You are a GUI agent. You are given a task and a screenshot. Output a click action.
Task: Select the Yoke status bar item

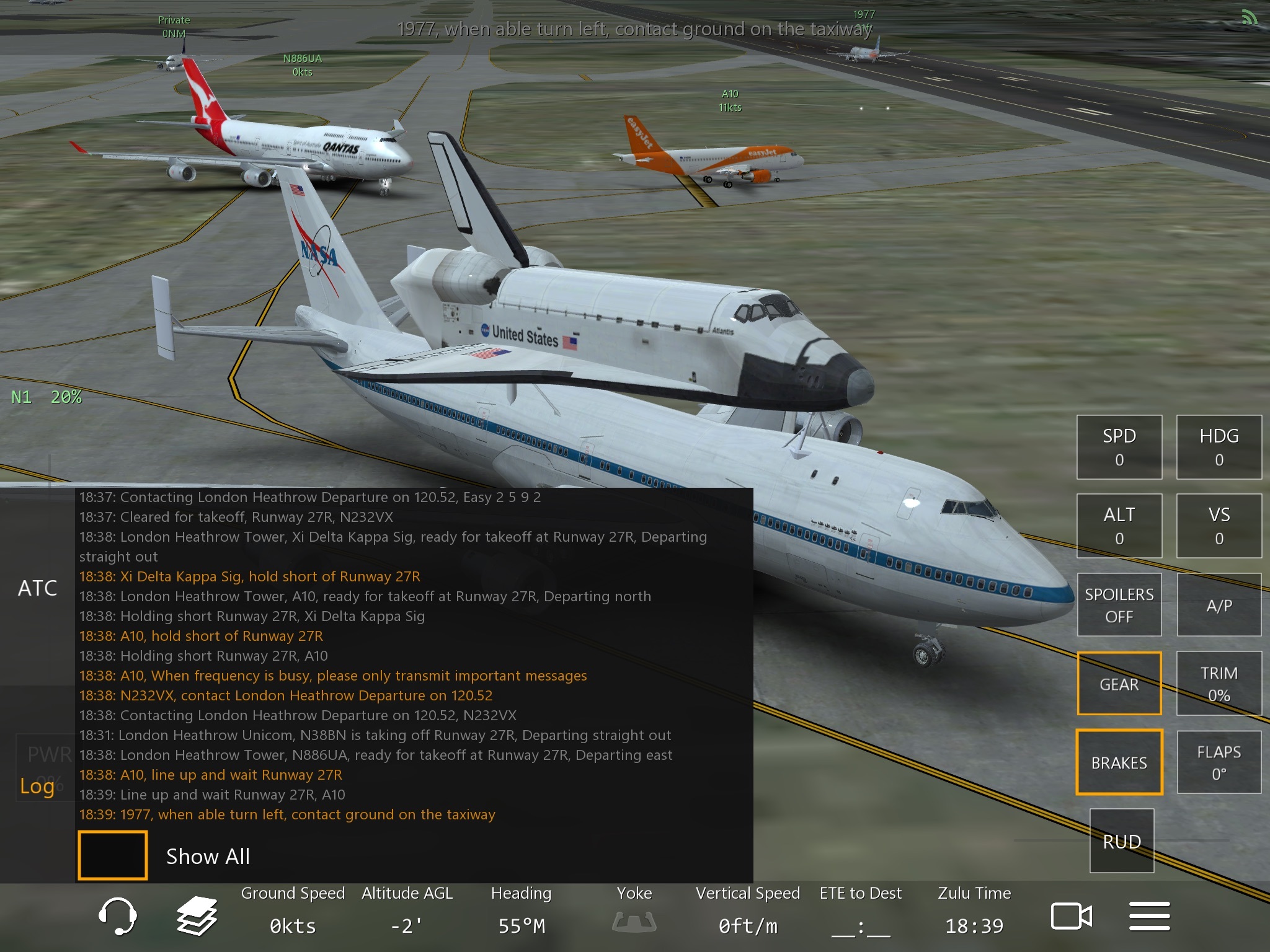(x=634, y=910)
